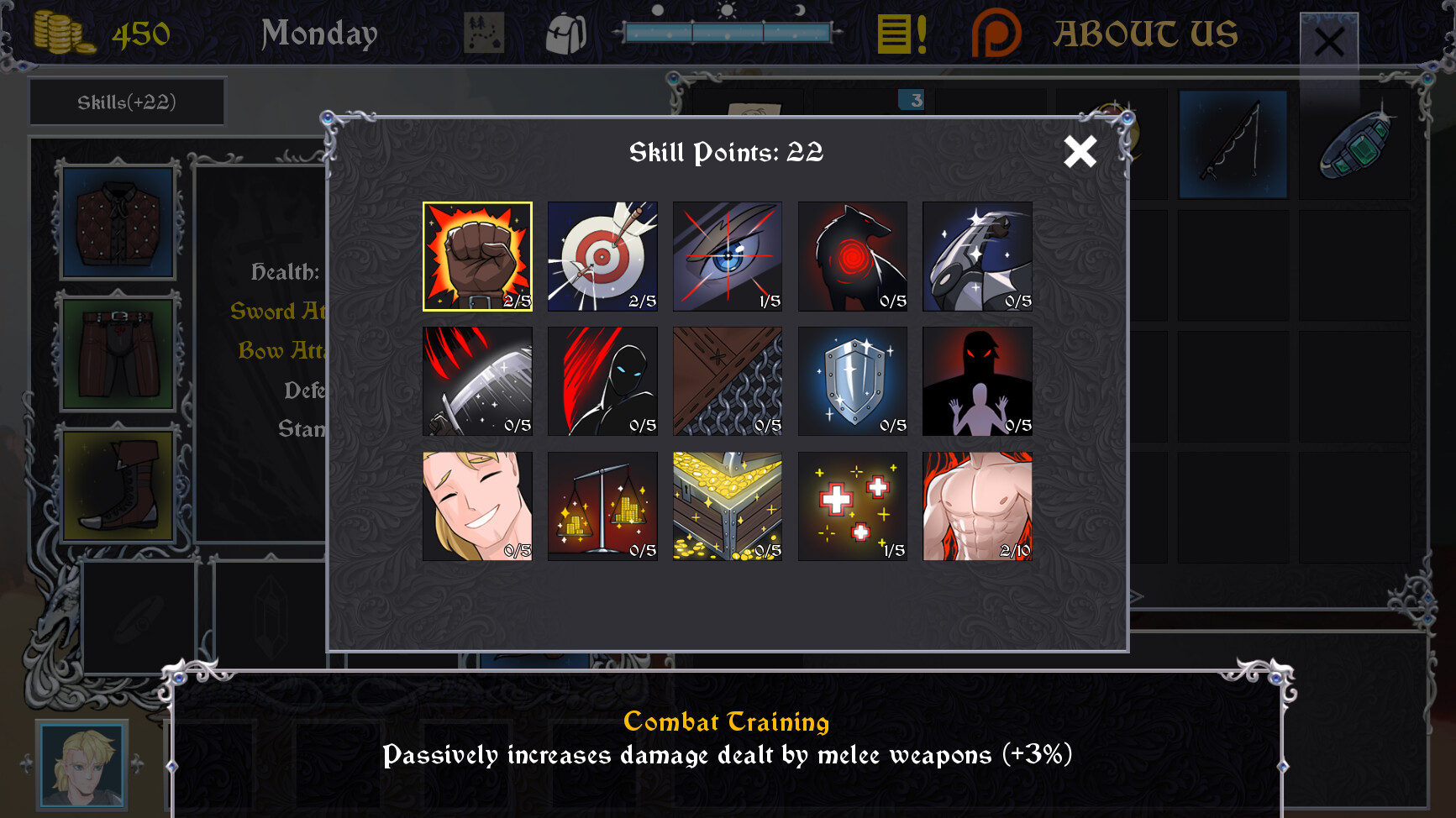Select the armored horse skill
This screenshot has height=818, width=1456.
(977, 256)
